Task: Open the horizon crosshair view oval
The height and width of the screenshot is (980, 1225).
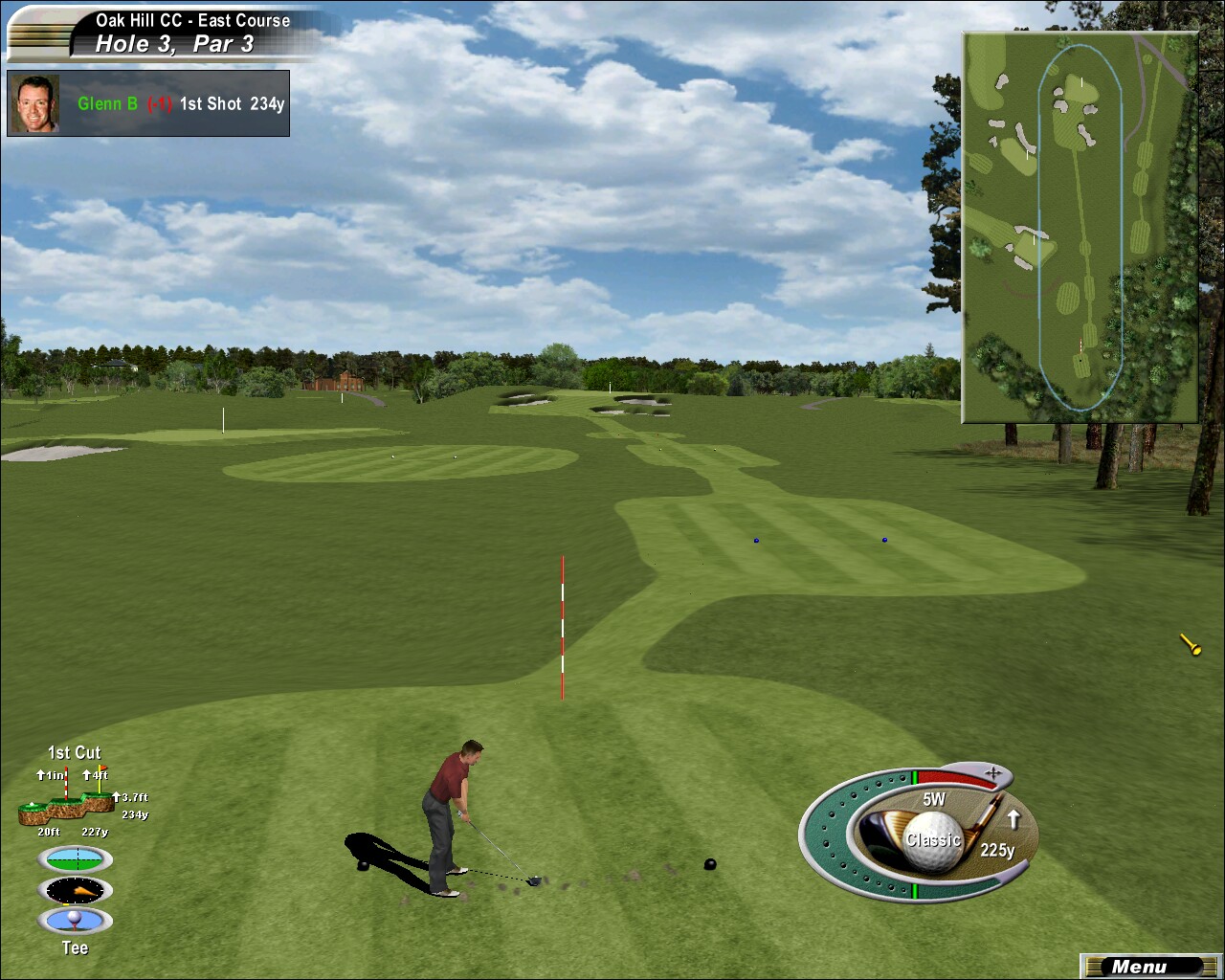Action: [x=75, y=858]
